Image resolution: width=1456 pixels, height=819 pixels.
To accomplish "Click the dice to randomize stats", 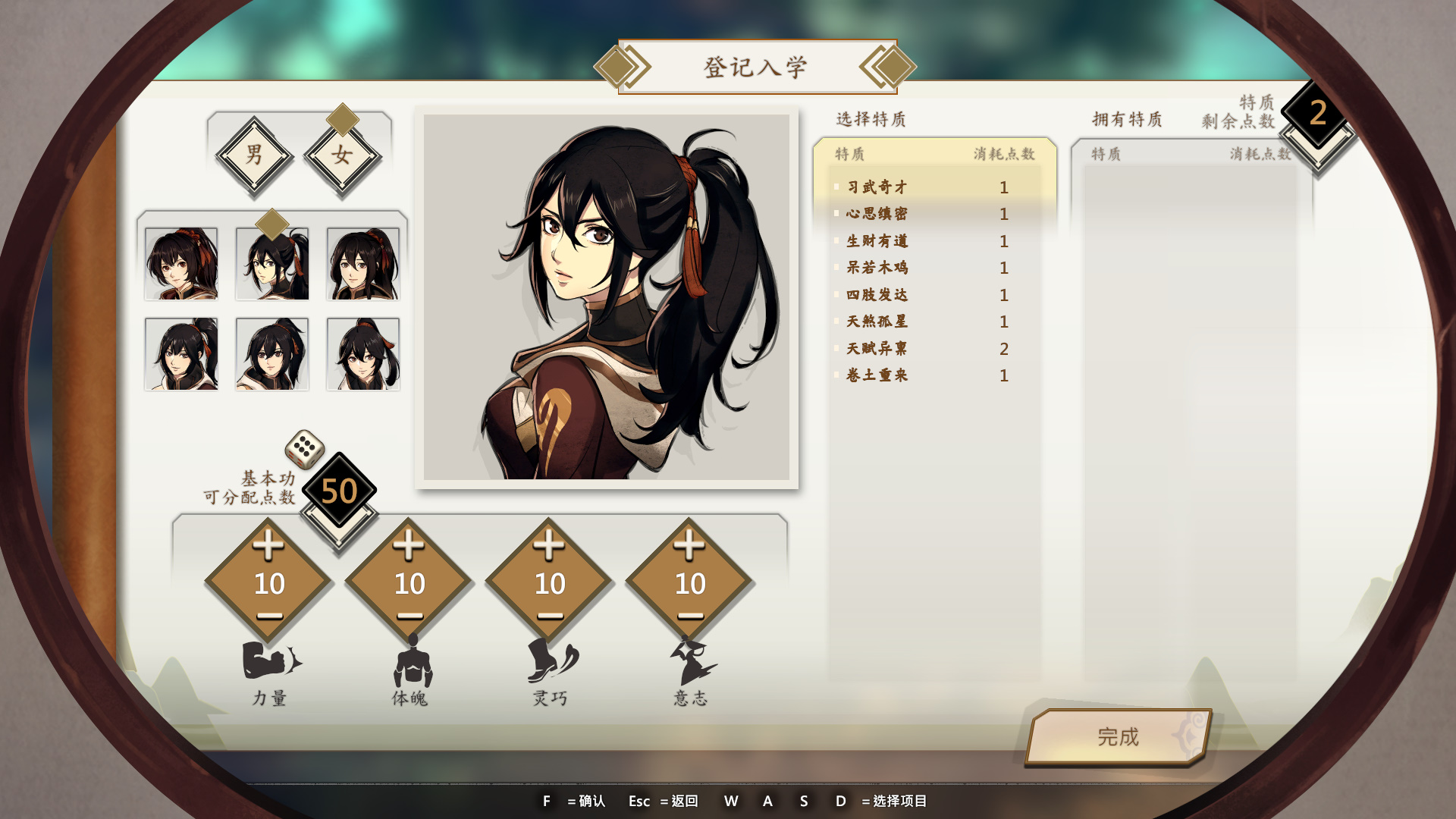I will [x=304, y=449].
